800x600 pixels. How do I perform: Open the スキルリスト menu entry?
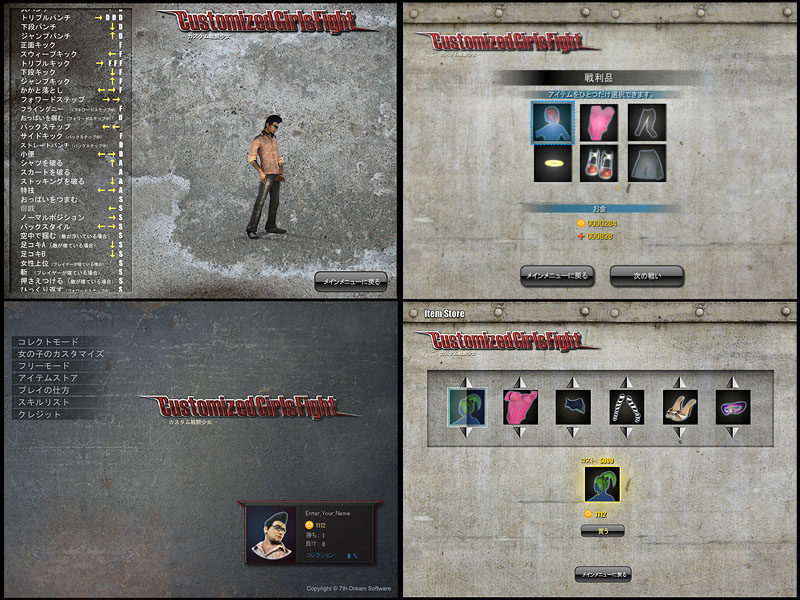click(x=43, y=402)
